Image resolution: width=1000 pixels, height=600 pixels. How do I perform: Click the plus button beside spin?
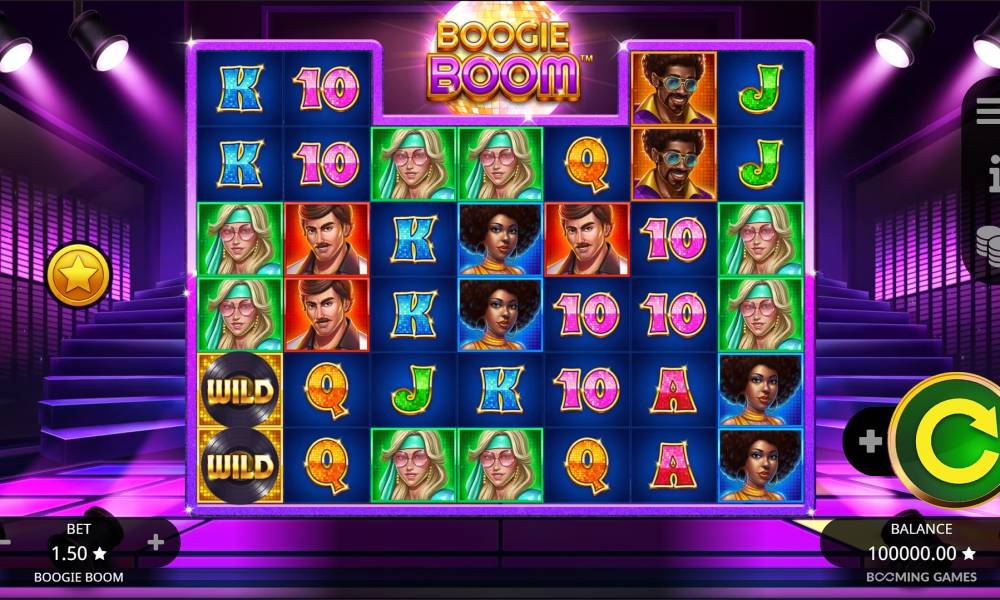click(869, 442)
